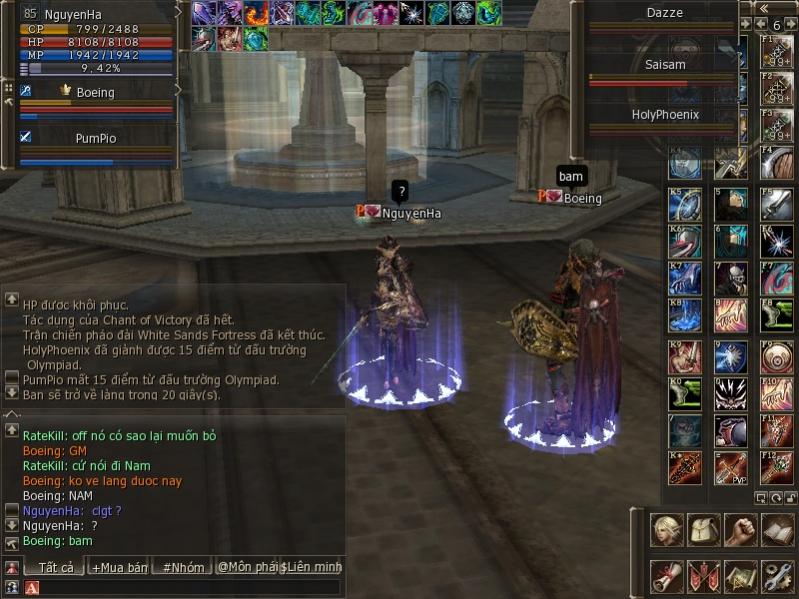Target Dazze in the member list
This screenshot has height=599, width=799.
pos(664,13)
